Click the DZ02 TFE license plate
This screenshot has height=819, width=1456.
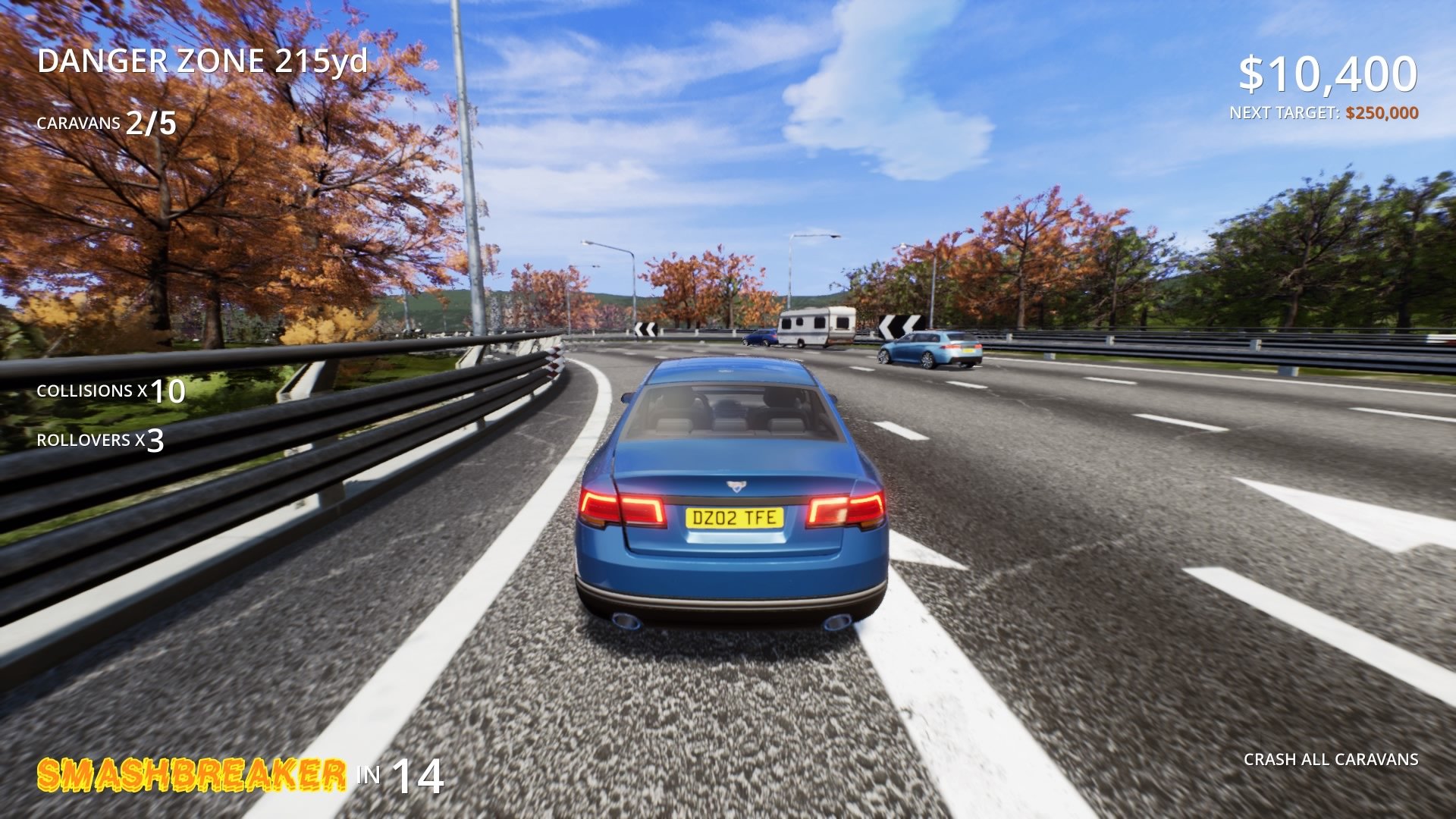[733, 517]
